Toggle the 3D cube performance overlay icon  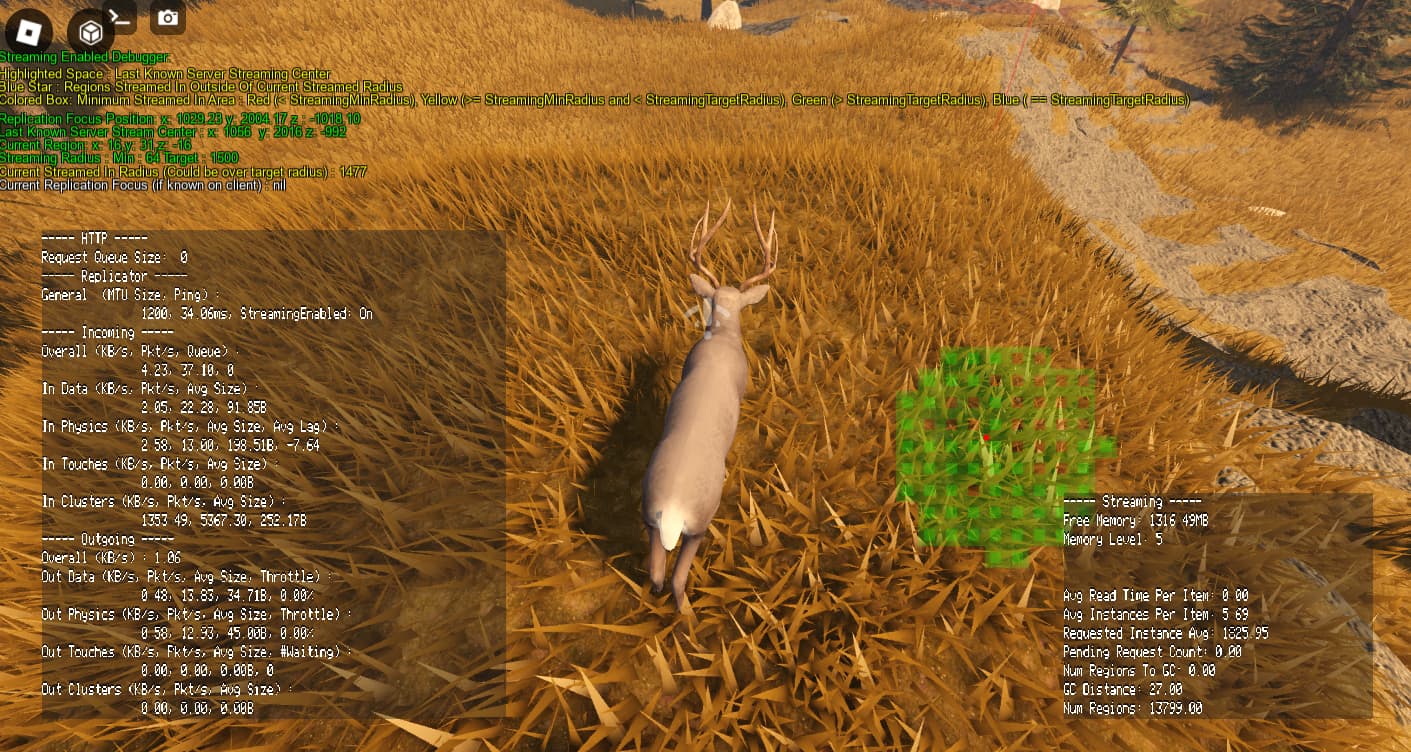[90, 30]
